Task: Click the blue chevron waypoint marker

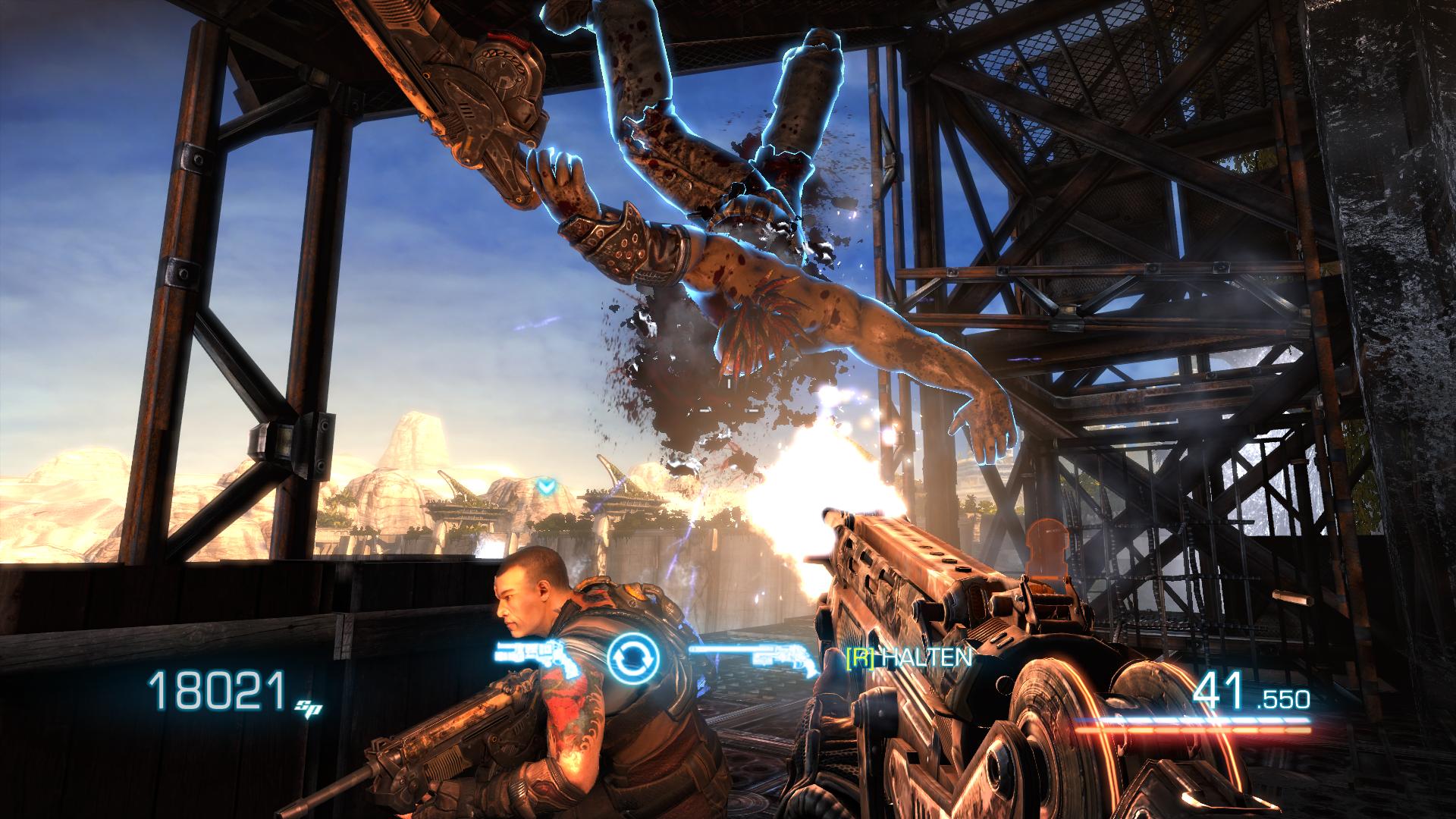Action: coord(544,485)
